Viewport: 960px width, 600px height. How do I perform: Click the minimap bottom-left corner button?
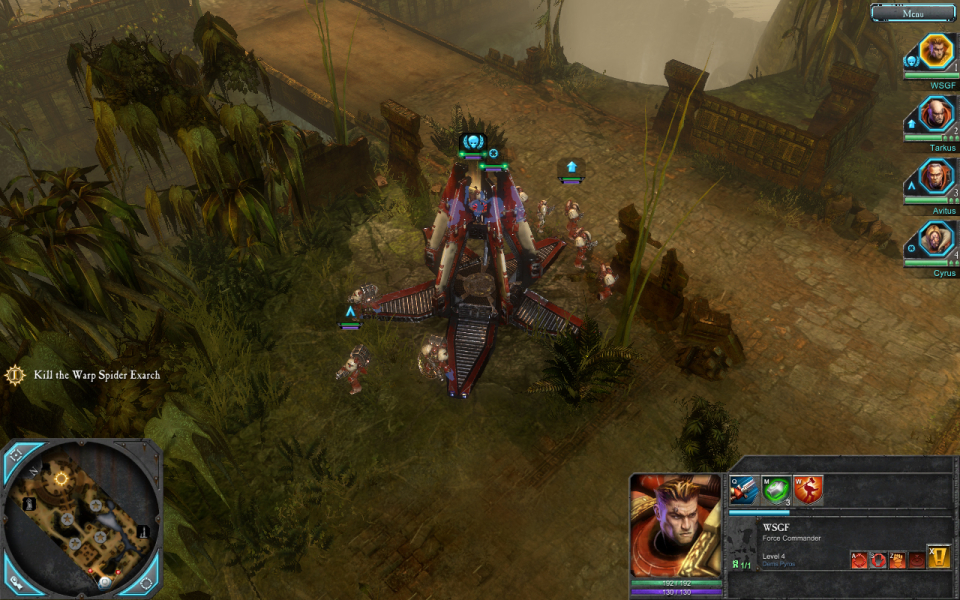coord(17,580)
